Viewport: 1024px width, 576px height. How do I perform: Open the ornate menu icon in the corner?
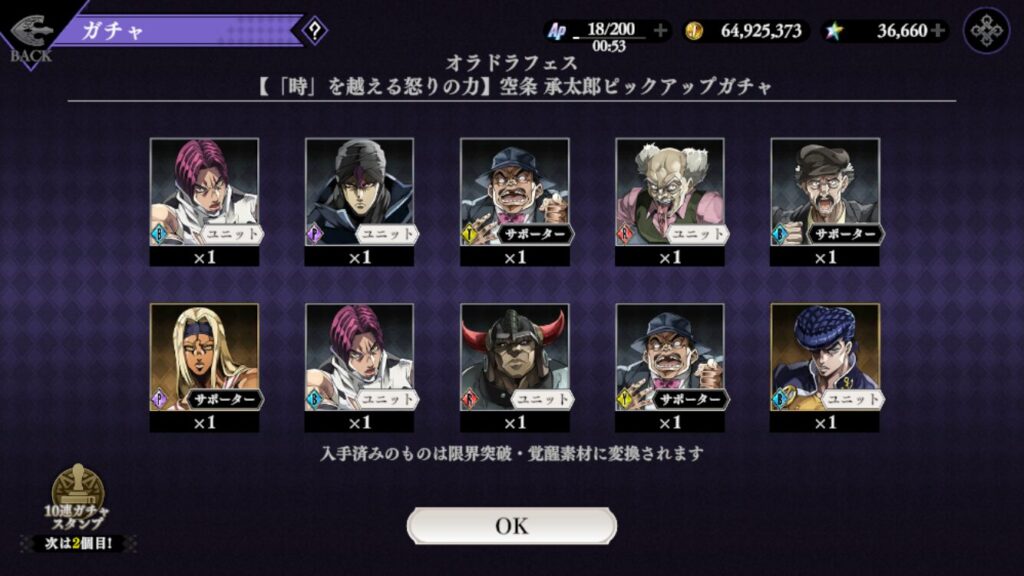[x=986, y=31]
